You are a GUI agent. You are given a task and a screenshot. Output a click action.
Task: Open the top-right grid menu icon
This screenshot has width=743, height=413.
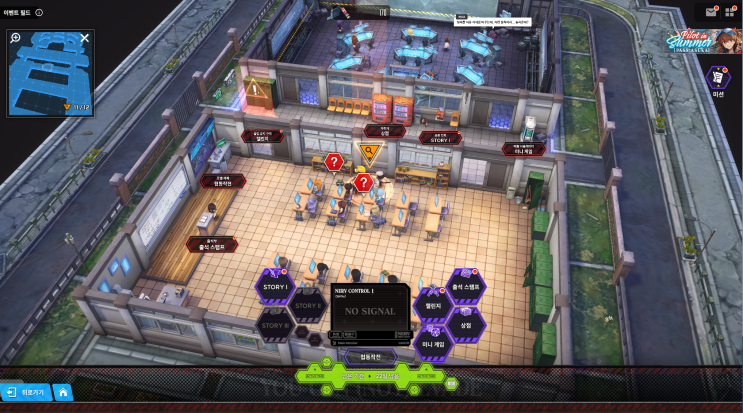coord(729,12)
